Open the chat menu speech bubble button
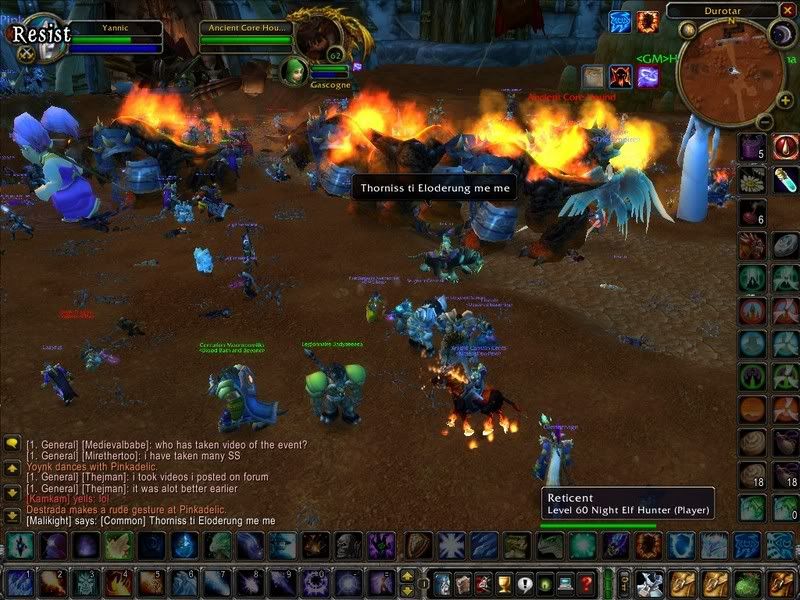This screenshot has width=800, height=600. (12, 443)
